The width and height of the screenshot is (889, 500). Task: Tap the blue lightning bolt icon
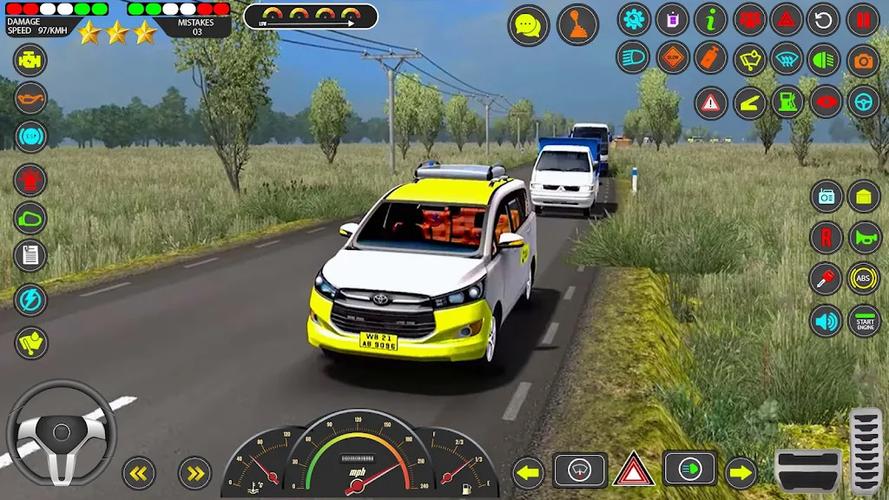point(30,299)
